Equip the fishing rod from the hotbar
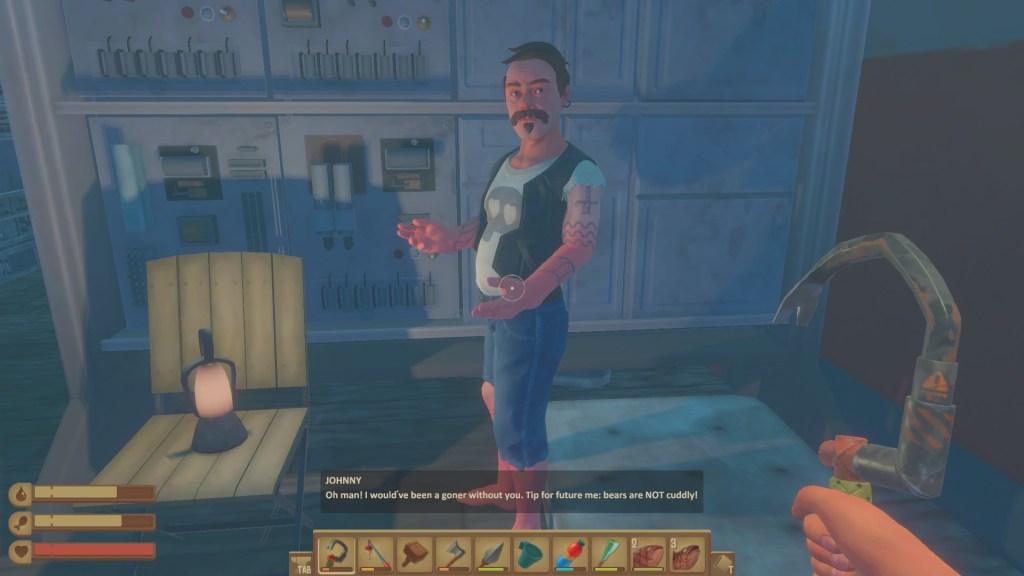1024x576 pixels. click(376, 553)
